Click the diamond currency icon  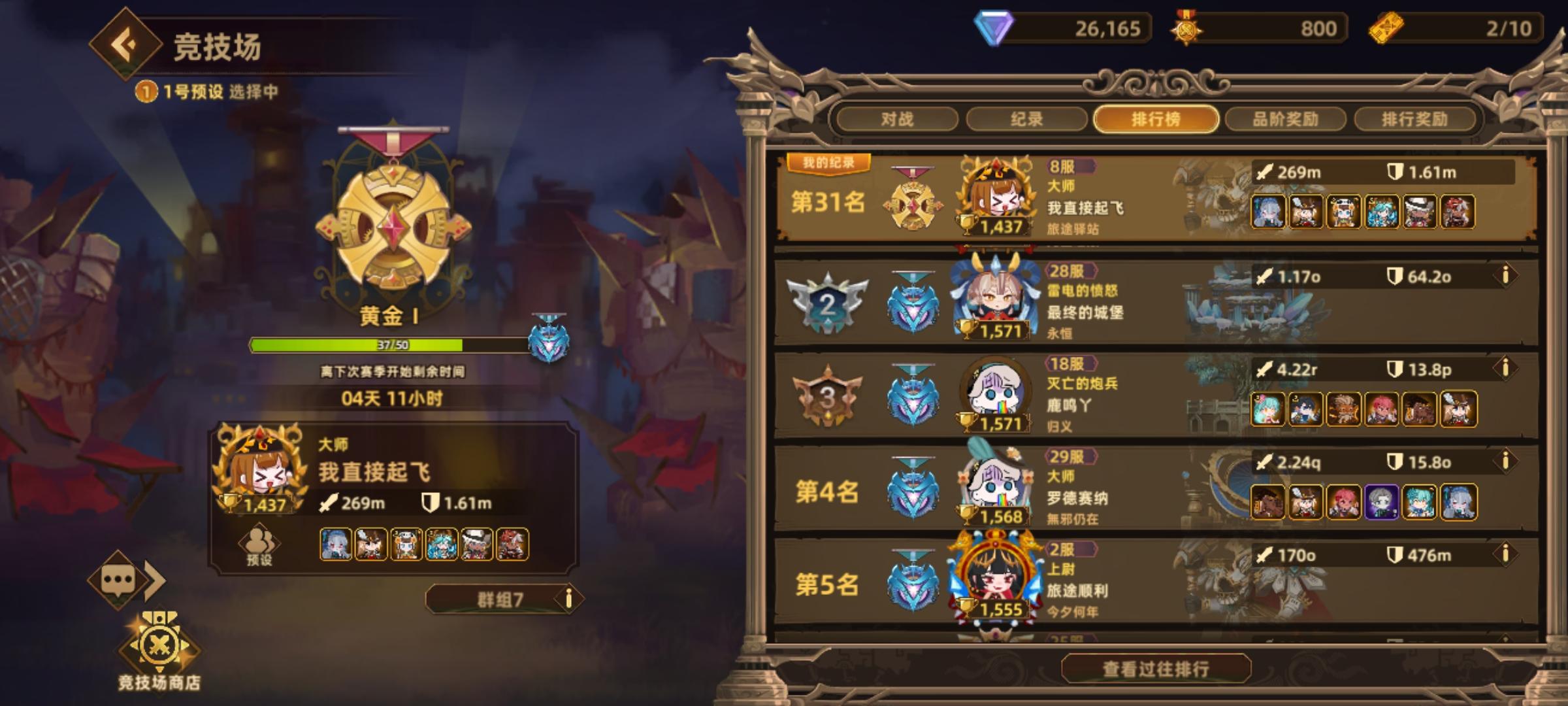pyautogui.click(x=995, y=29)
